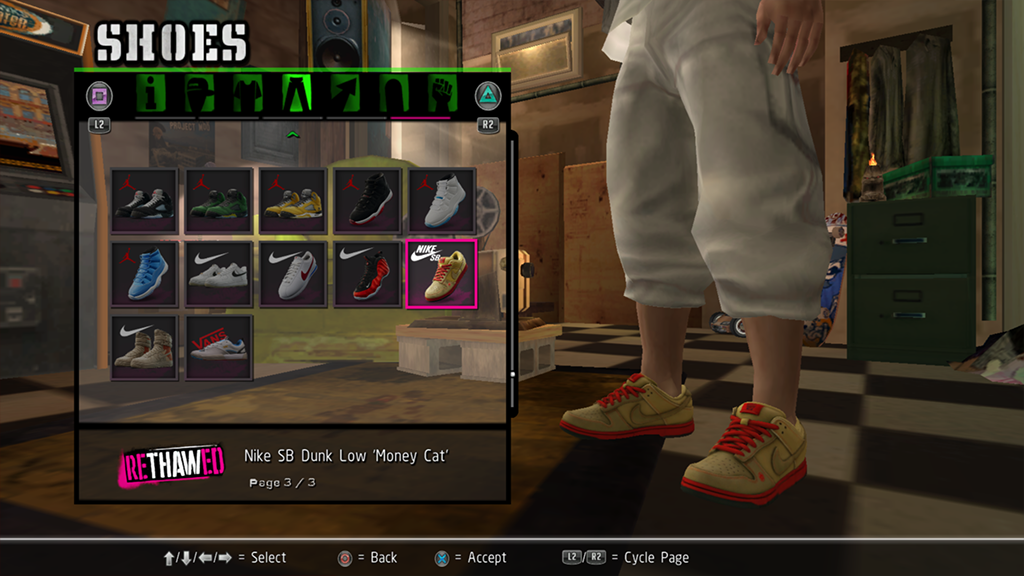Open the diagonal arrow tab
Viewport: 1024px width, 576px height.
[x=345, y=95]
